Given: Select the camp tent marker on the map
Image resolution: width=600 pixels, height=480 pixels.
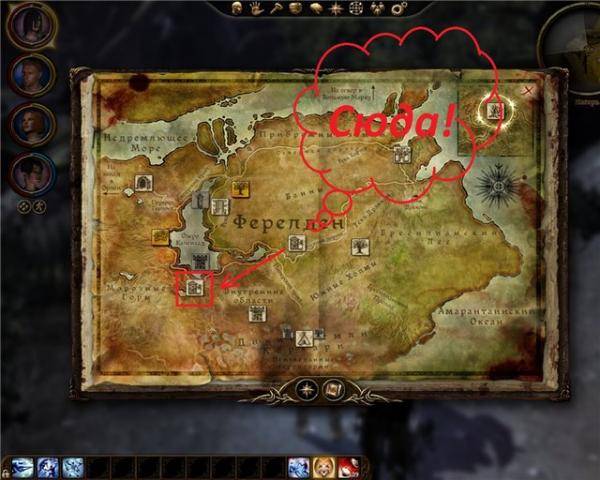Looking at the screenshot, I should (x=304, y=337).
